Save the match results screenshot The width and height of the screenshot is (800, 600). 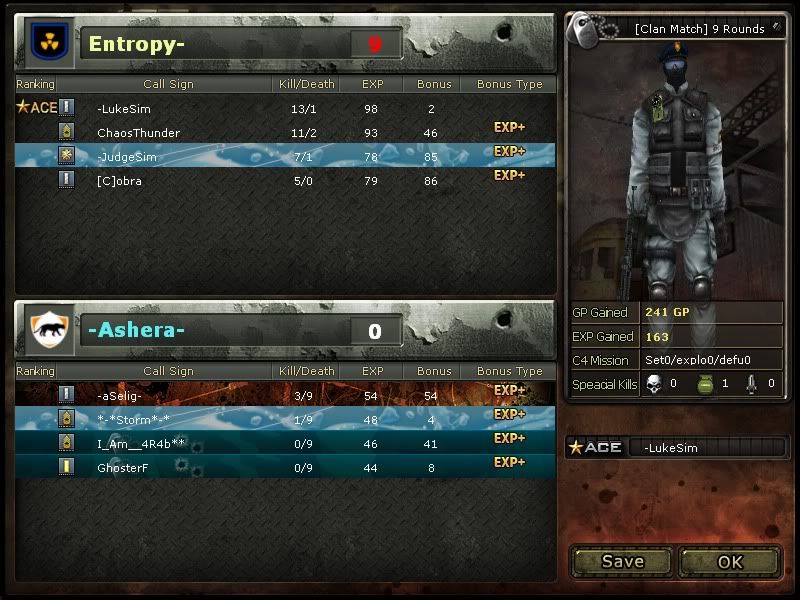(622, 561)
